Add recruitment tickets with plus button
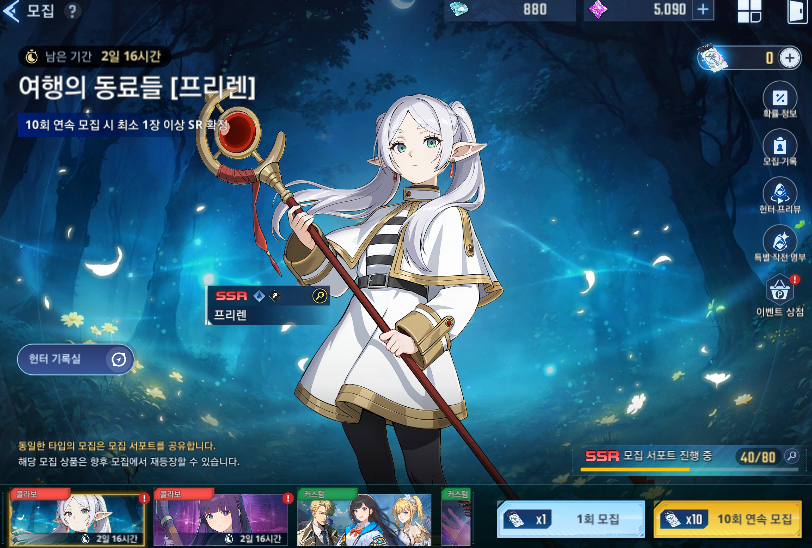This screenshot has height=548, width=812. tap(790, 58)
